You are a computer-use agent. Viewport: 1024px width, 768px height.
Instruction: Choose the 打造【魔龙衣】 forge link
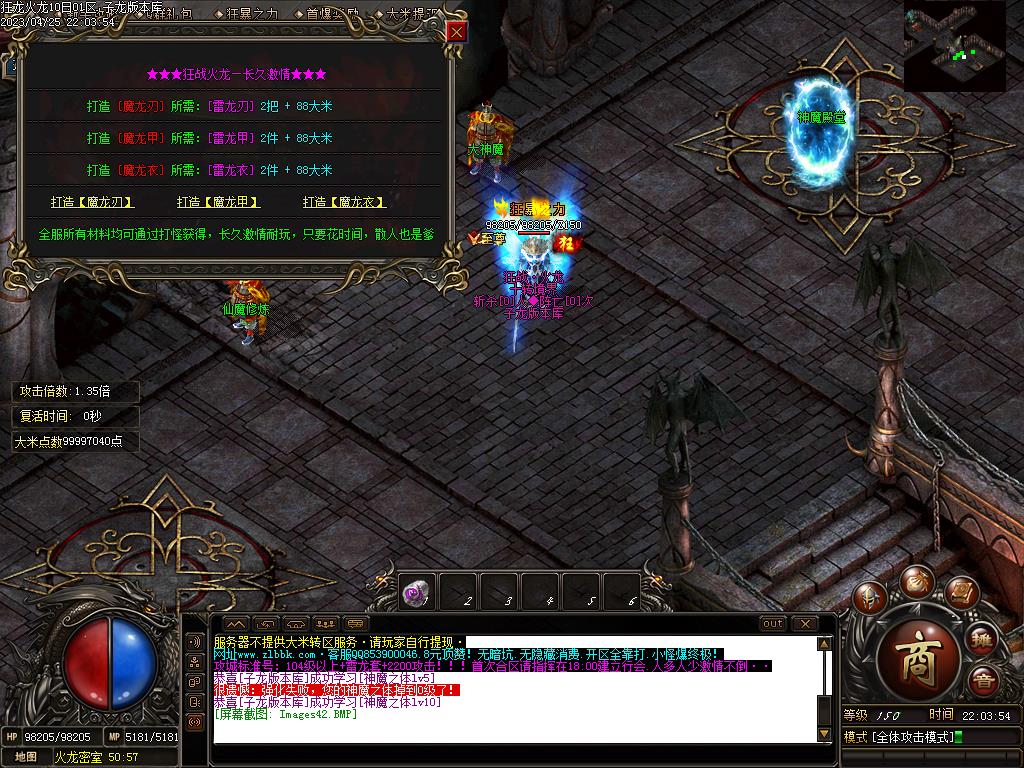click(344, 202)
